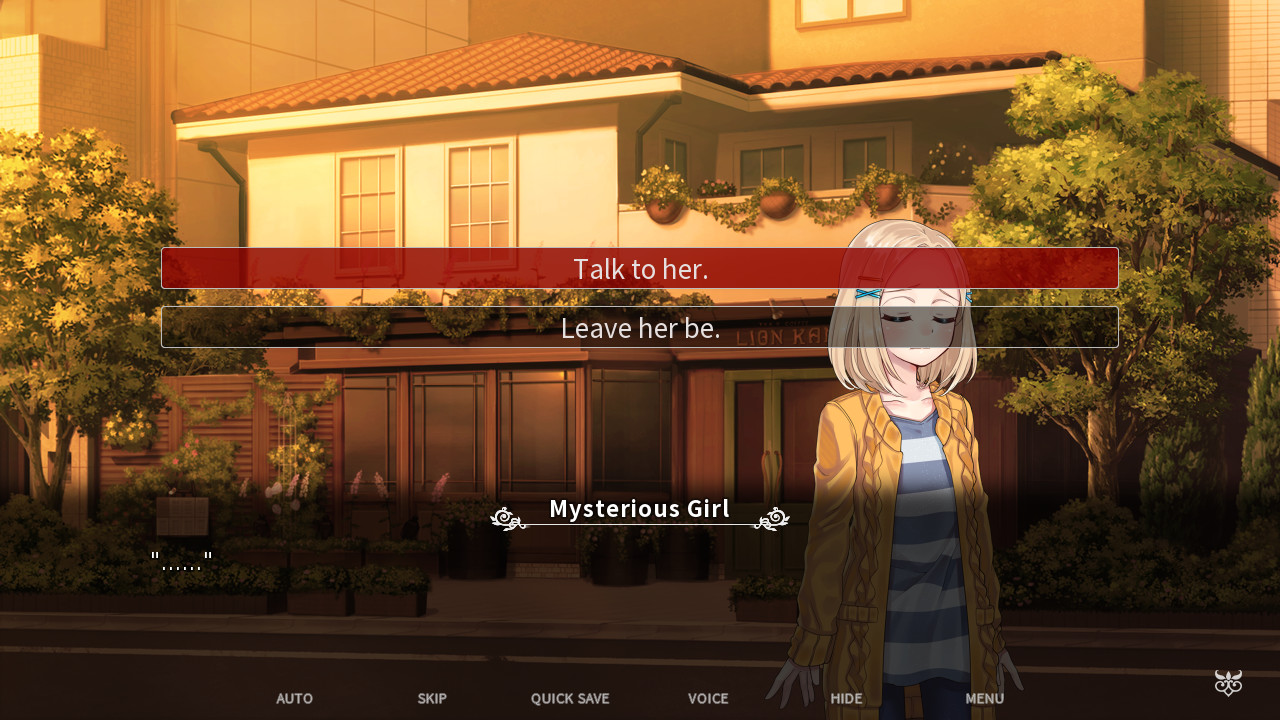Click the bottom menu bar strip

[x=640, y=698]
